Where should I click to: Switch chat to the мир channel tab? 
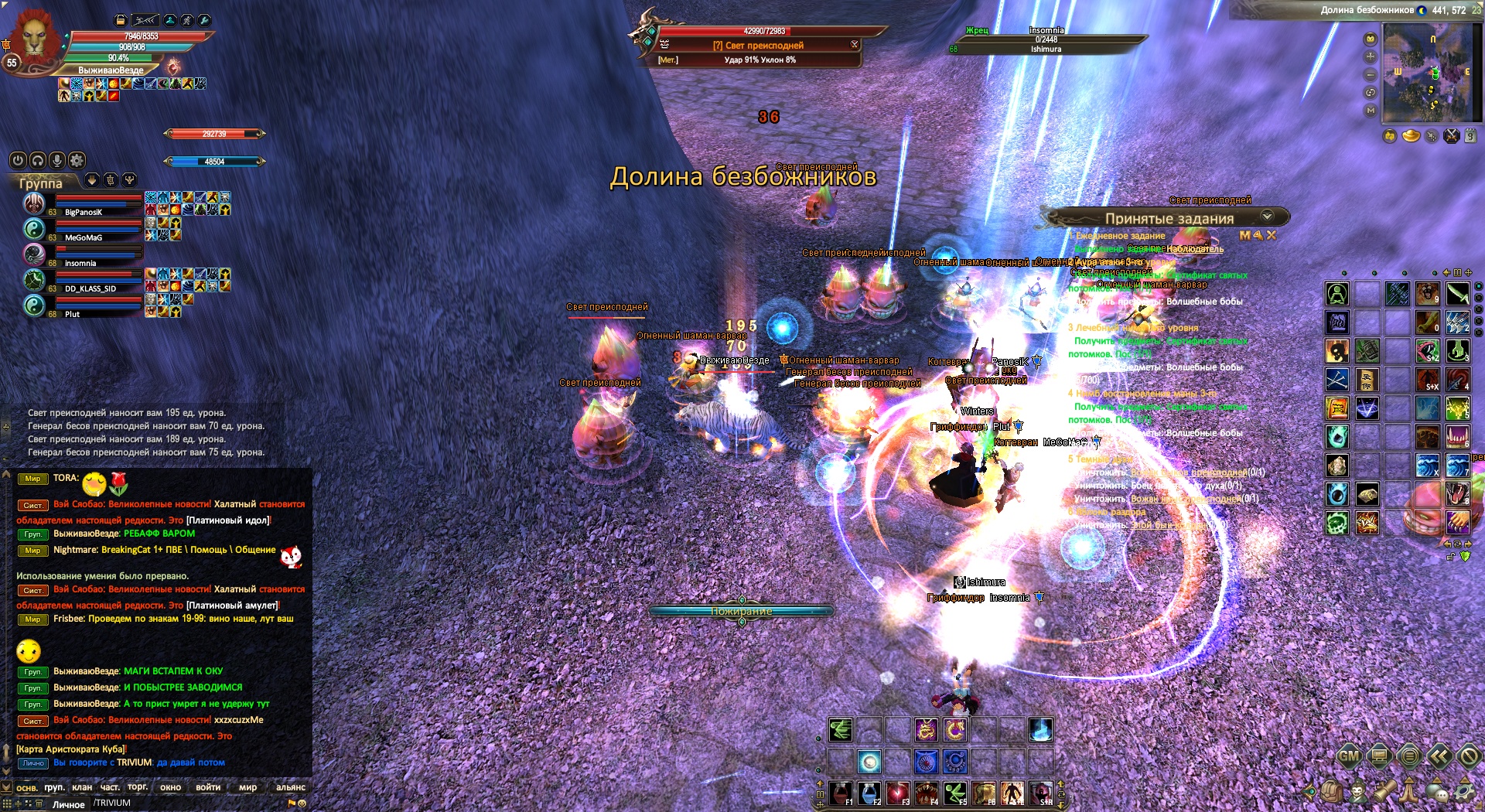tap(247, 787)
